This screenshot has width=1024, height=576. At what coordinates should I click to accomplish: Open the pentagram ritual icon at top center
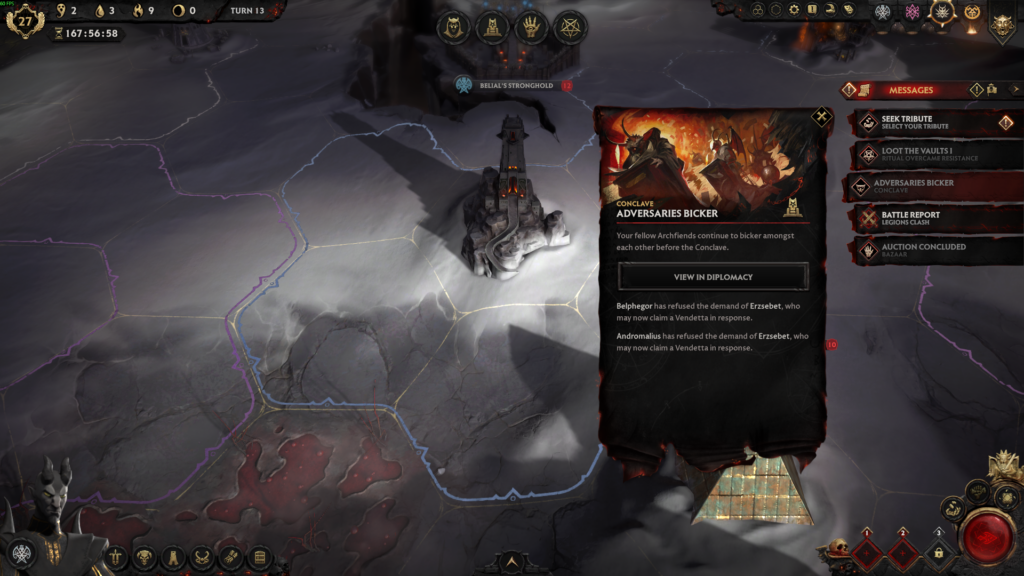coord(571,26)
